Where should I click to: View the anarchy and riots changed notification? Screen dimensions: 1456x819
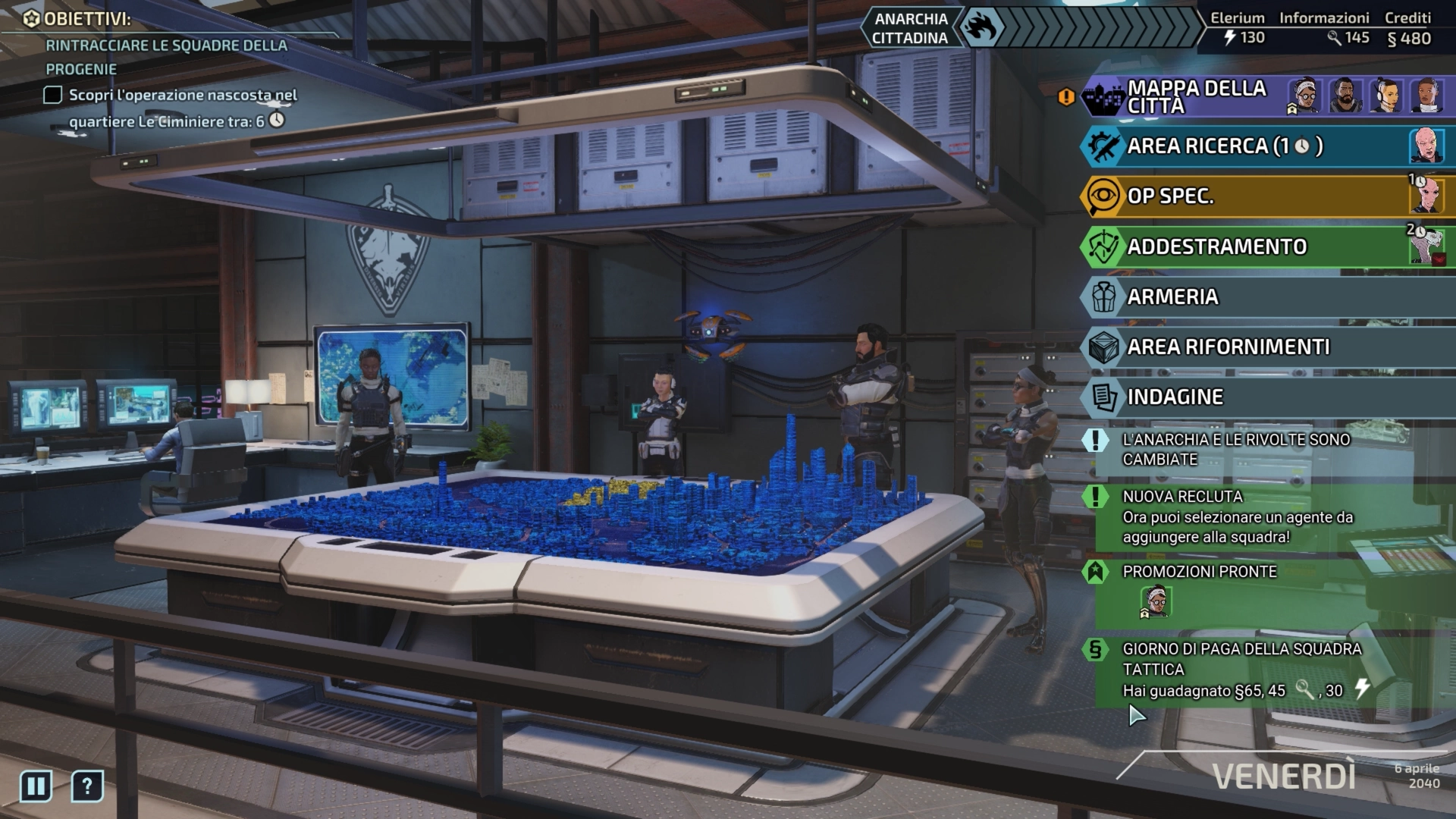(1235, 449)
